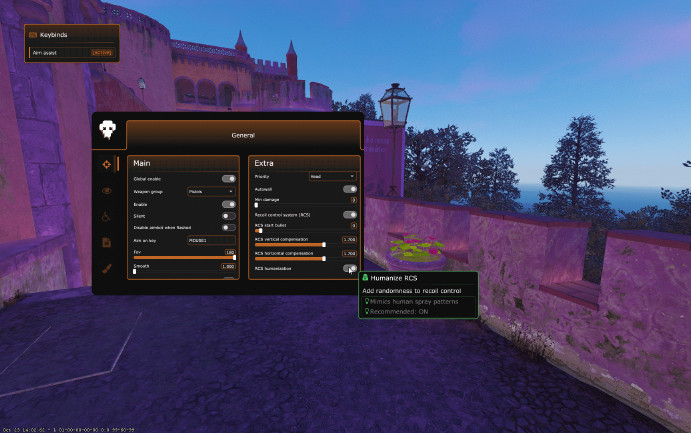Image resolution: width=691 pixels, height=433 pixels.
Task: Open the document icon section in sidebar
Action: click(x=106, y=242)
